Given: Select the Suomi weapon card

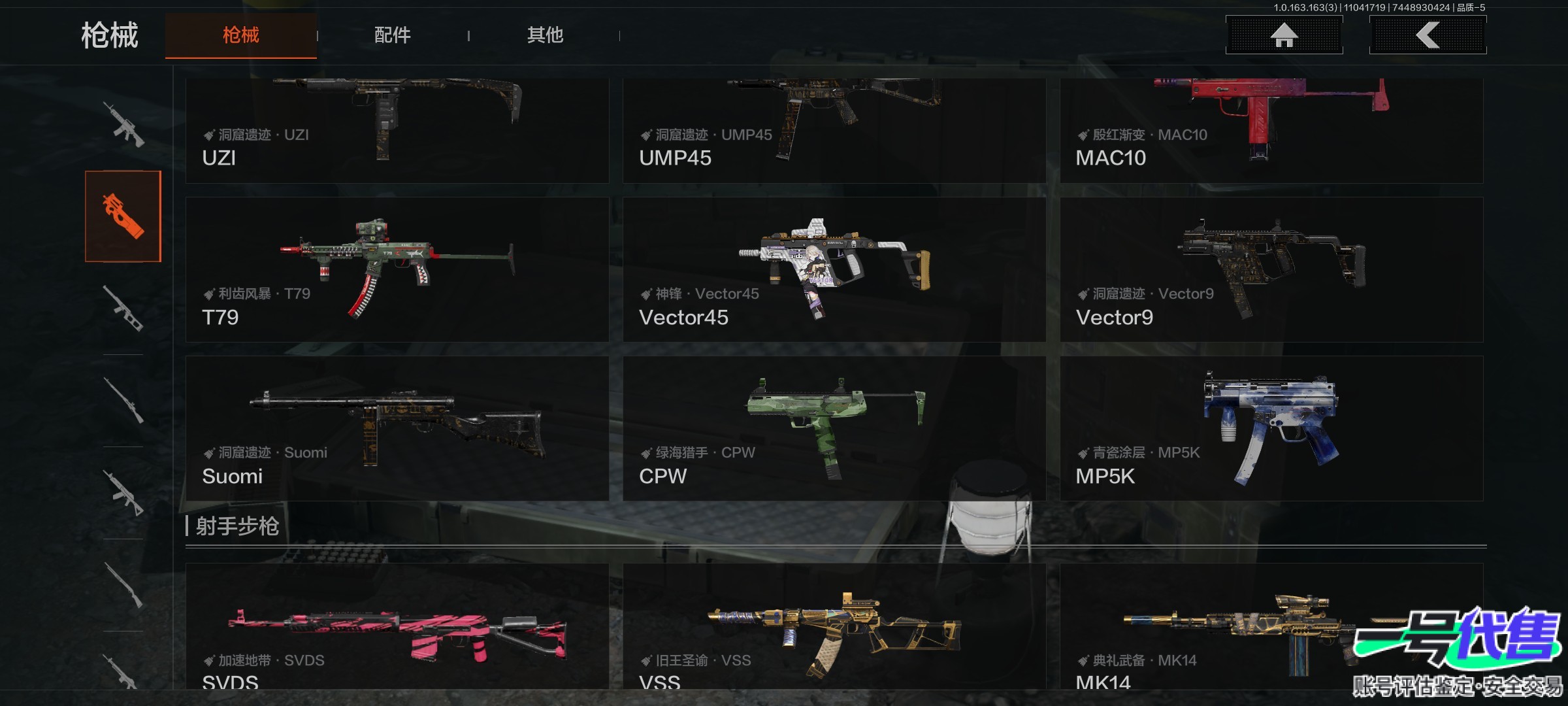Looking at the screenshot, I should 397,428.
